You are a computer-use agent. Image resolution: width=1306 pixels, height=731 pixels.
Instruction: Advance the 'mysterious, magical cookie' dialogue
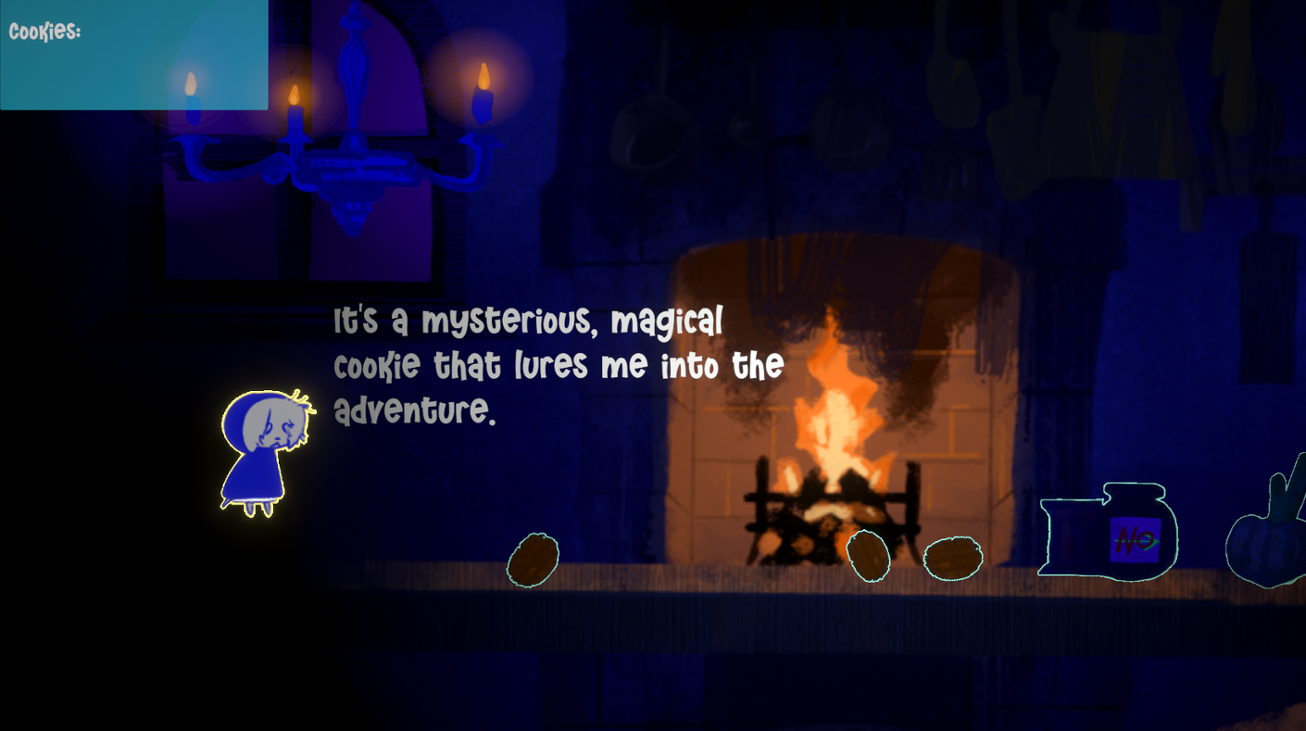click(555, 365)
